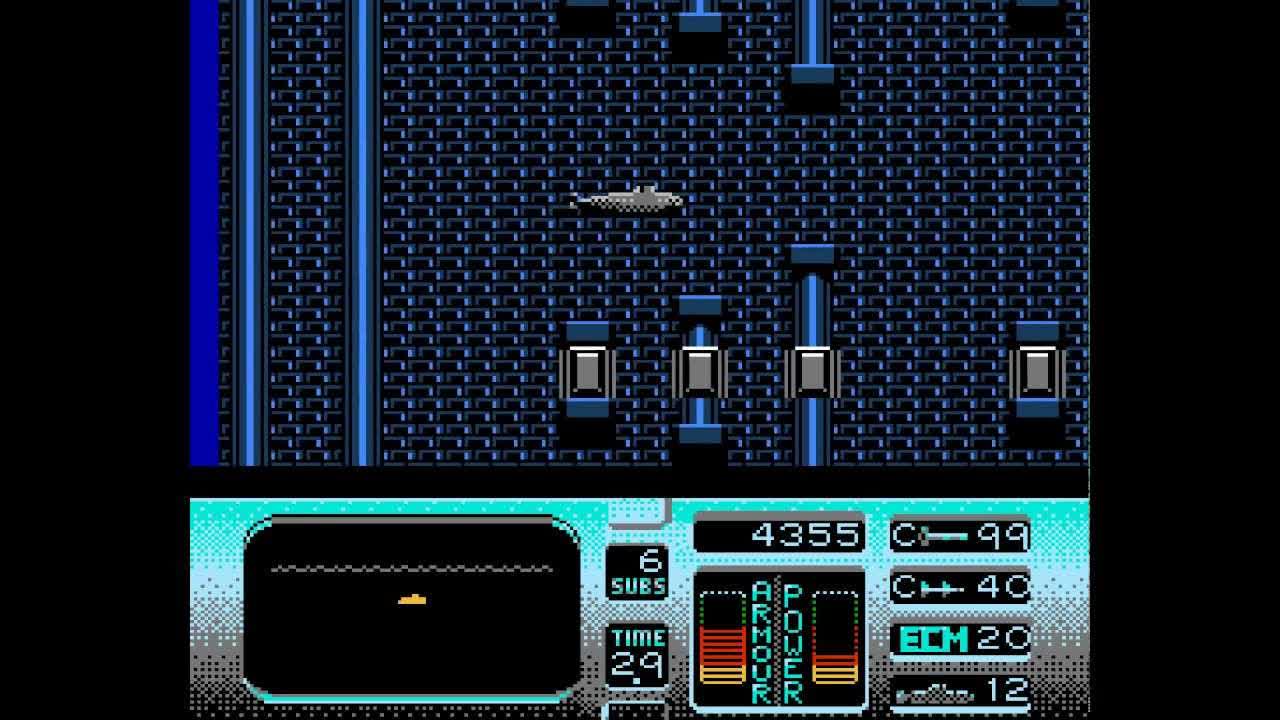Click the sonar radar display
The image size is (1280, 720).
(411, 607)
